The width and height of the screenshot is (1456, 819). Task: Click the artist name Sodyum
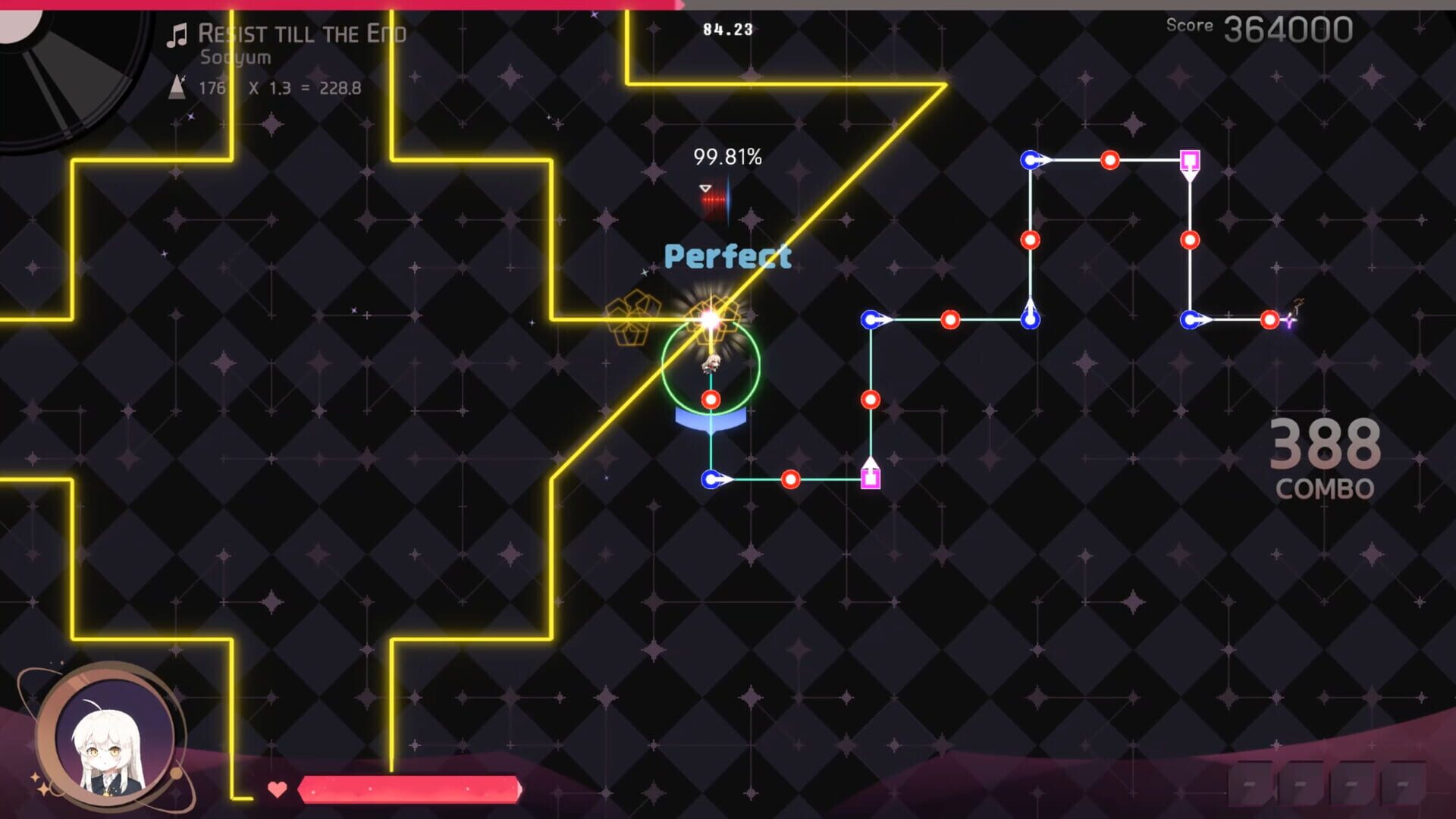click(235, 57)
